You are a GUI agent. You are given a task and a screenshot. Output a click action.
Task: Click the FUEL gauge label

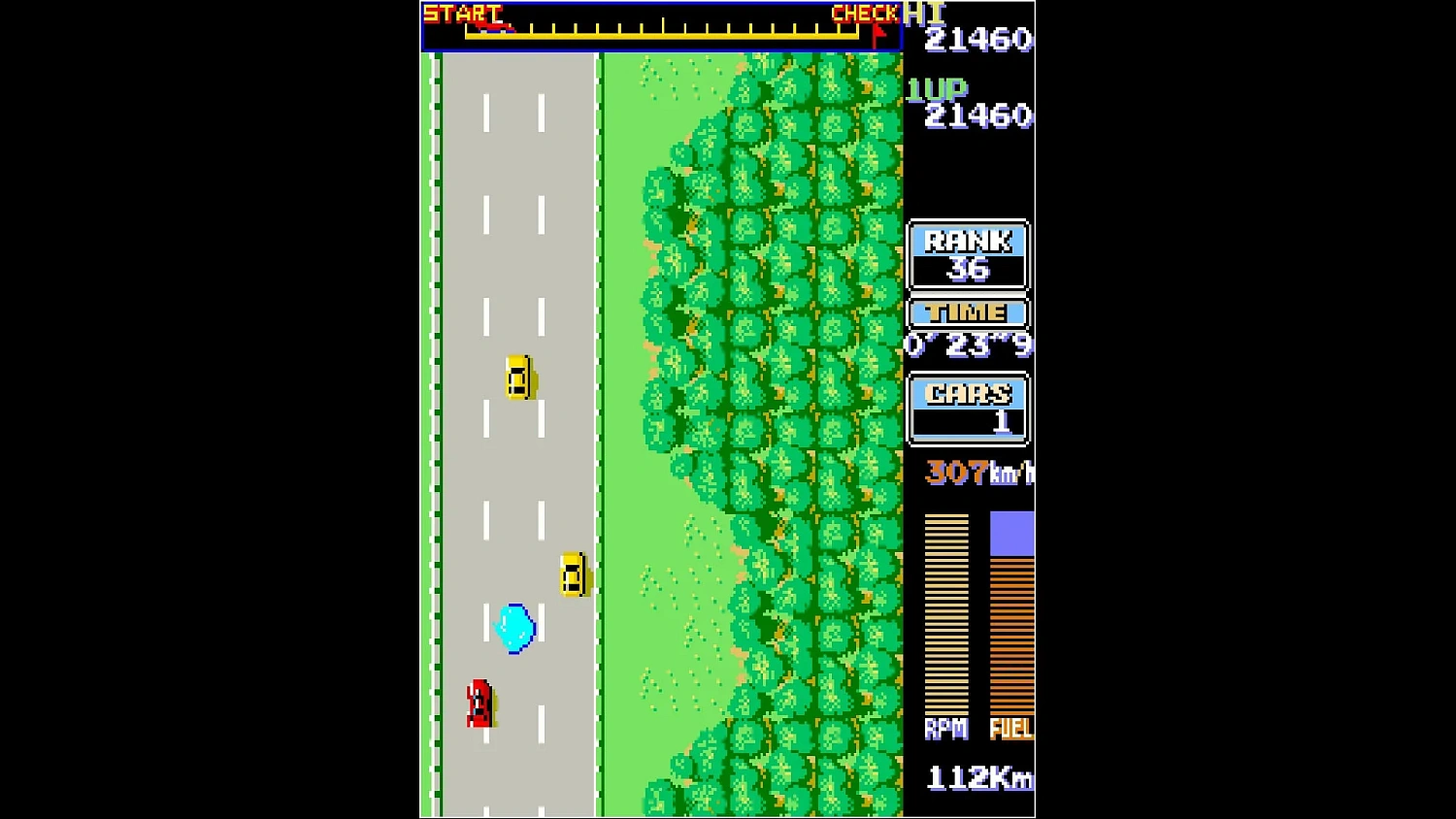point(1011,730)
